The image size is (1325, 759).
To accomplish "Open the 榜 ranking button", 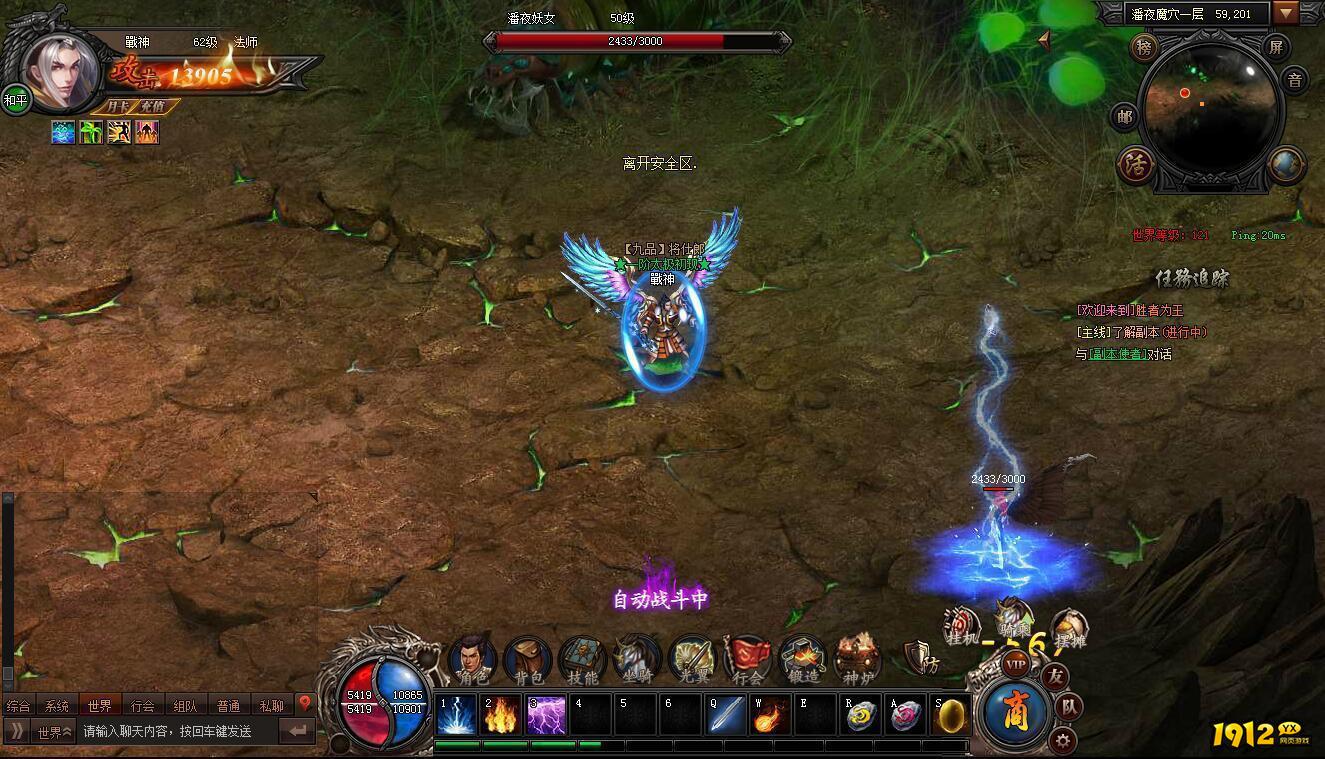I will click(x=1143, y=47).
